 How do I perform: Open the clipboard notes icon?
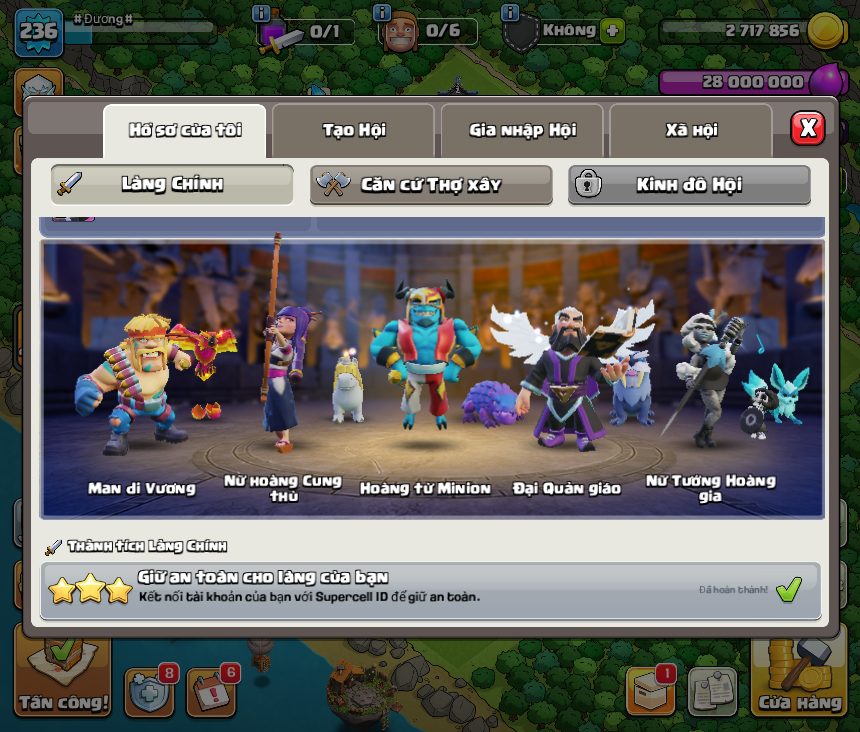click(712, 691)
